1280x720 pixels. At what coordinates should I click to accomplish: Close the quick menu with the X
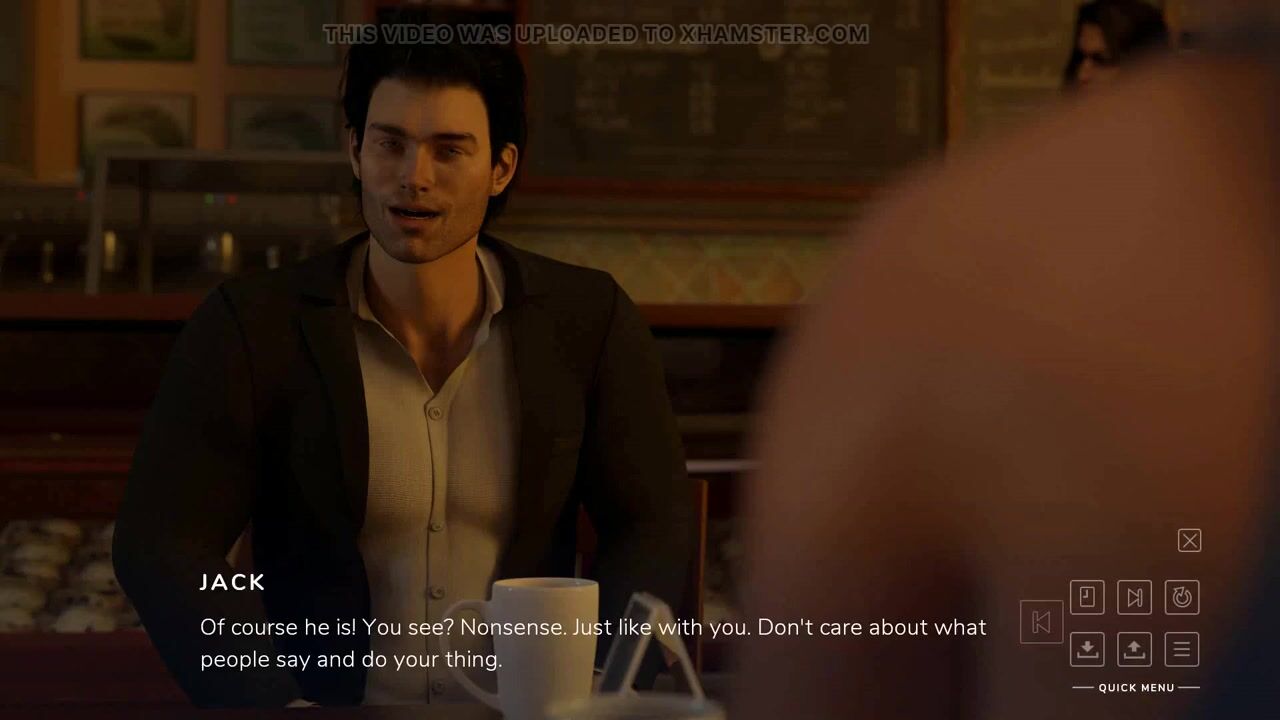[x=1189, y=541]
